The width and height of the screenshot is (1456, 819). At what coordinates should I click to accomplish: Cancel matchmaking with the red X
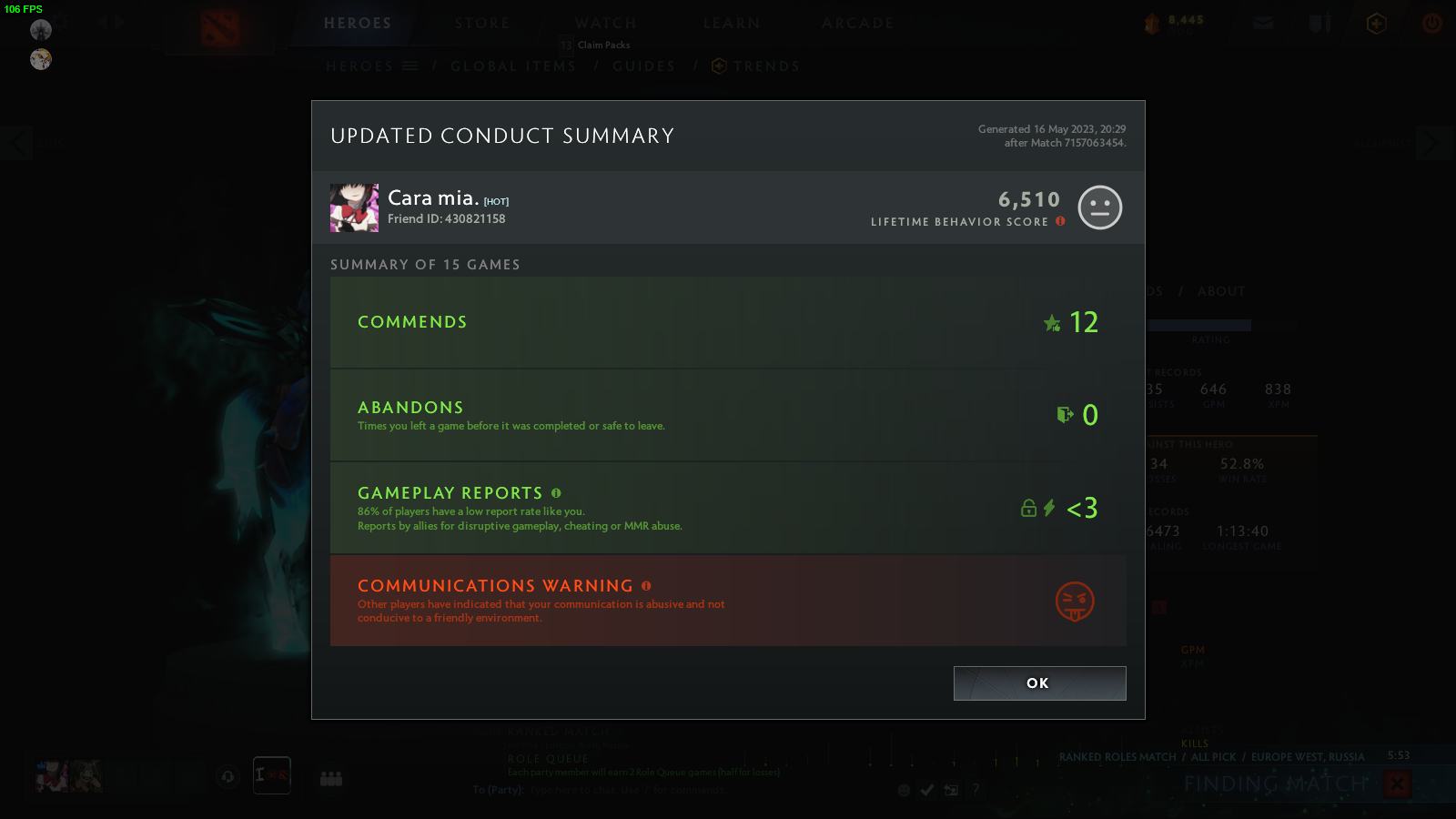(x=1397, y=784)
